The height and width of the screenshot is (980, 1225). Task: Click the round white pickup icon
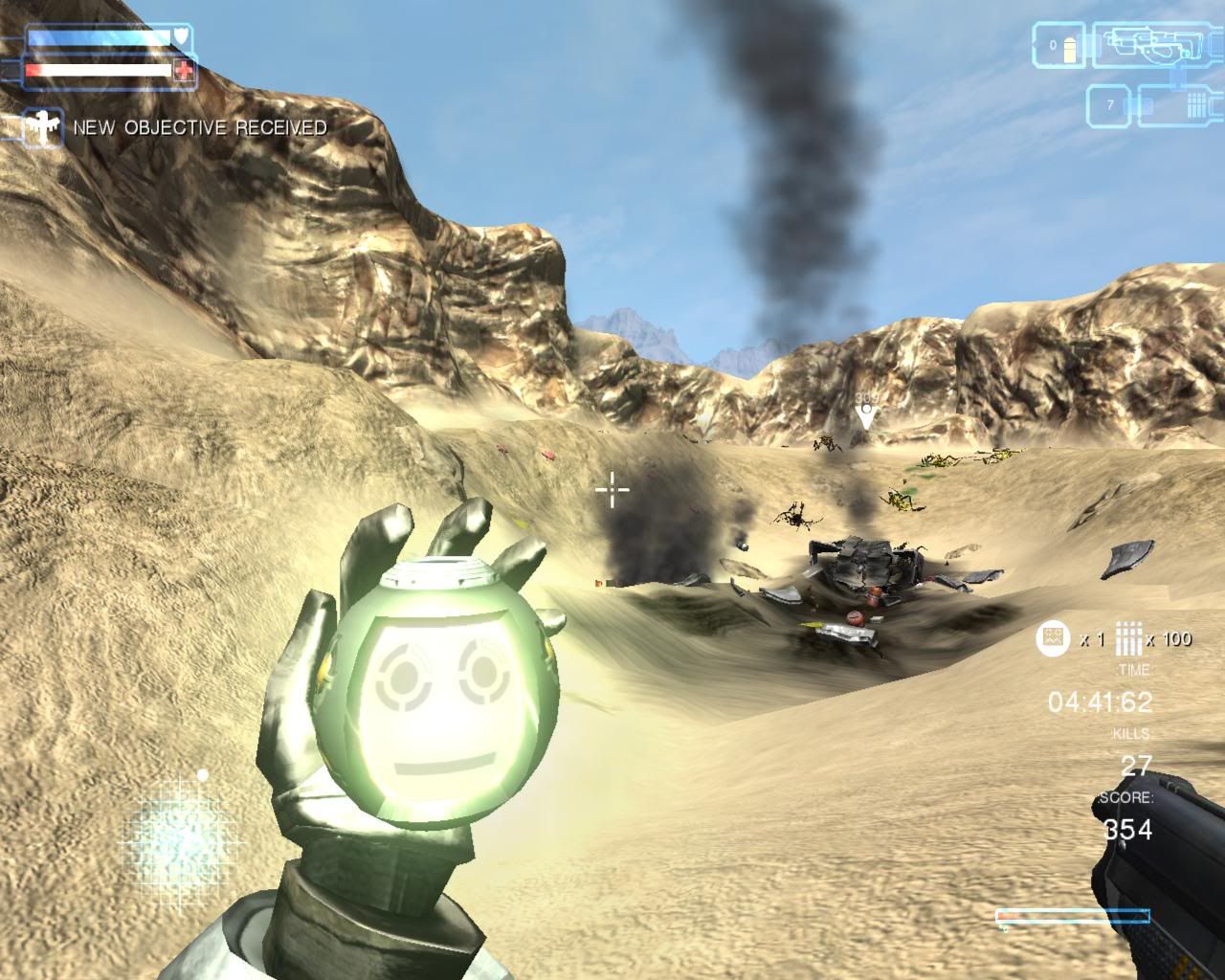click(1053, 638)
